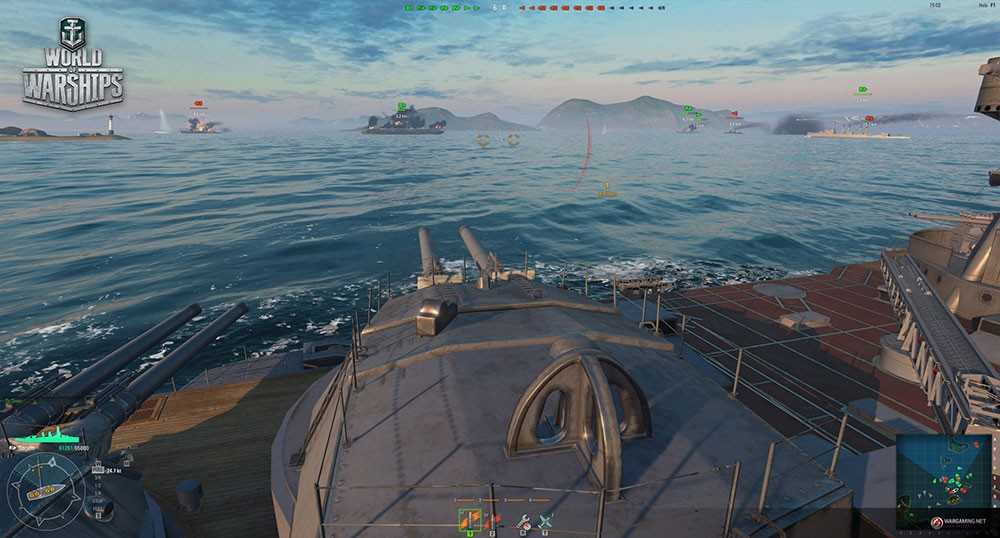The height and width of the screenshot is (538, 1000).
Task: Select the orange high-explosive shell ammo slot
Action: [x=469, y=519]
